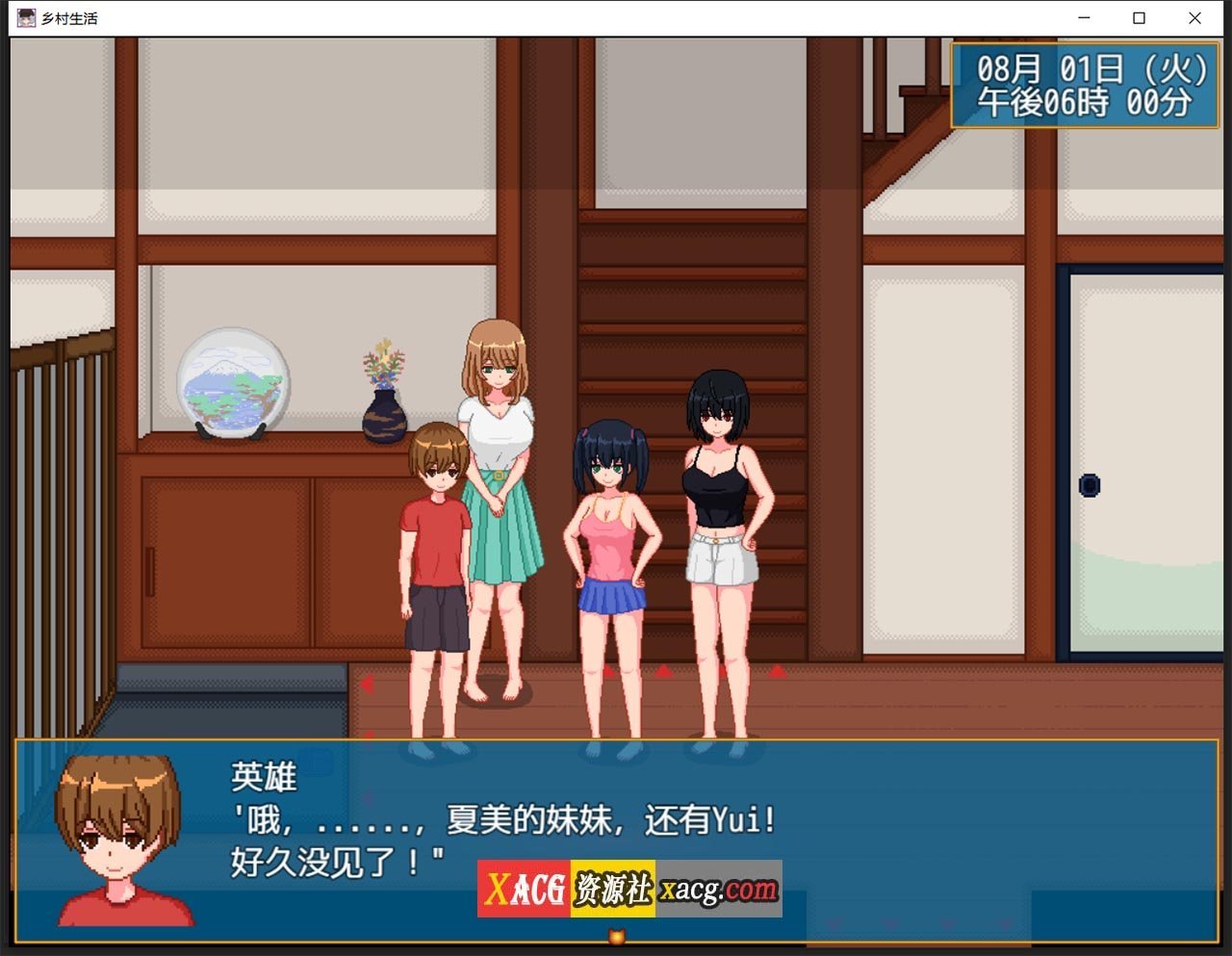
Task: Click the small red arrow beside the rightmost character
Action: tap(775, 671)
